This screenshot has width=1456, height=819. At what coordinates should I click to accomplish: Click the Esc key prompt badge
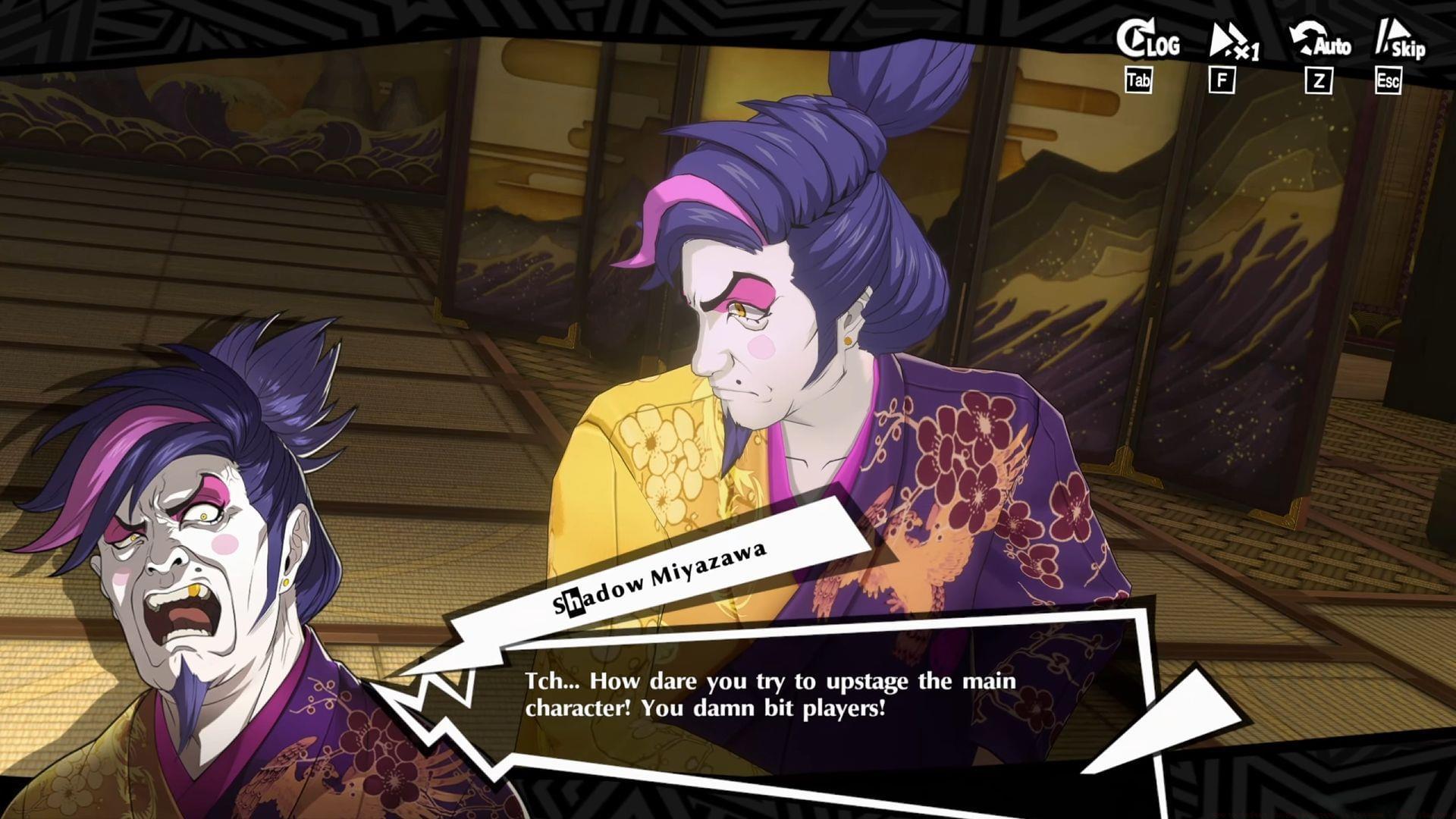coord(1389,81)
